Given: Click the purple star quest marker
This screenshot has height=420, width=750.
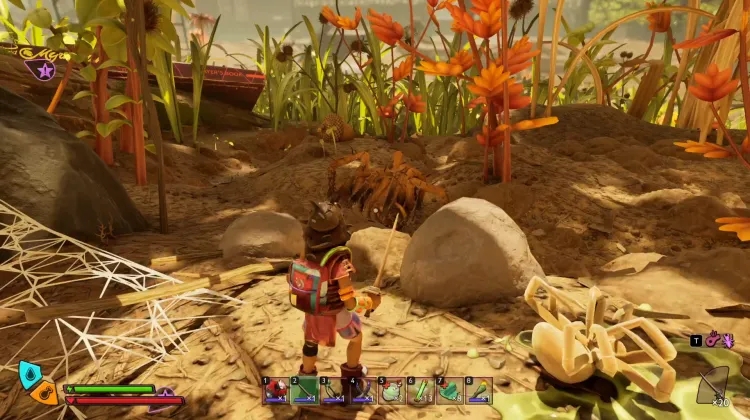Looking at the screenshot, I should [41, 70].
